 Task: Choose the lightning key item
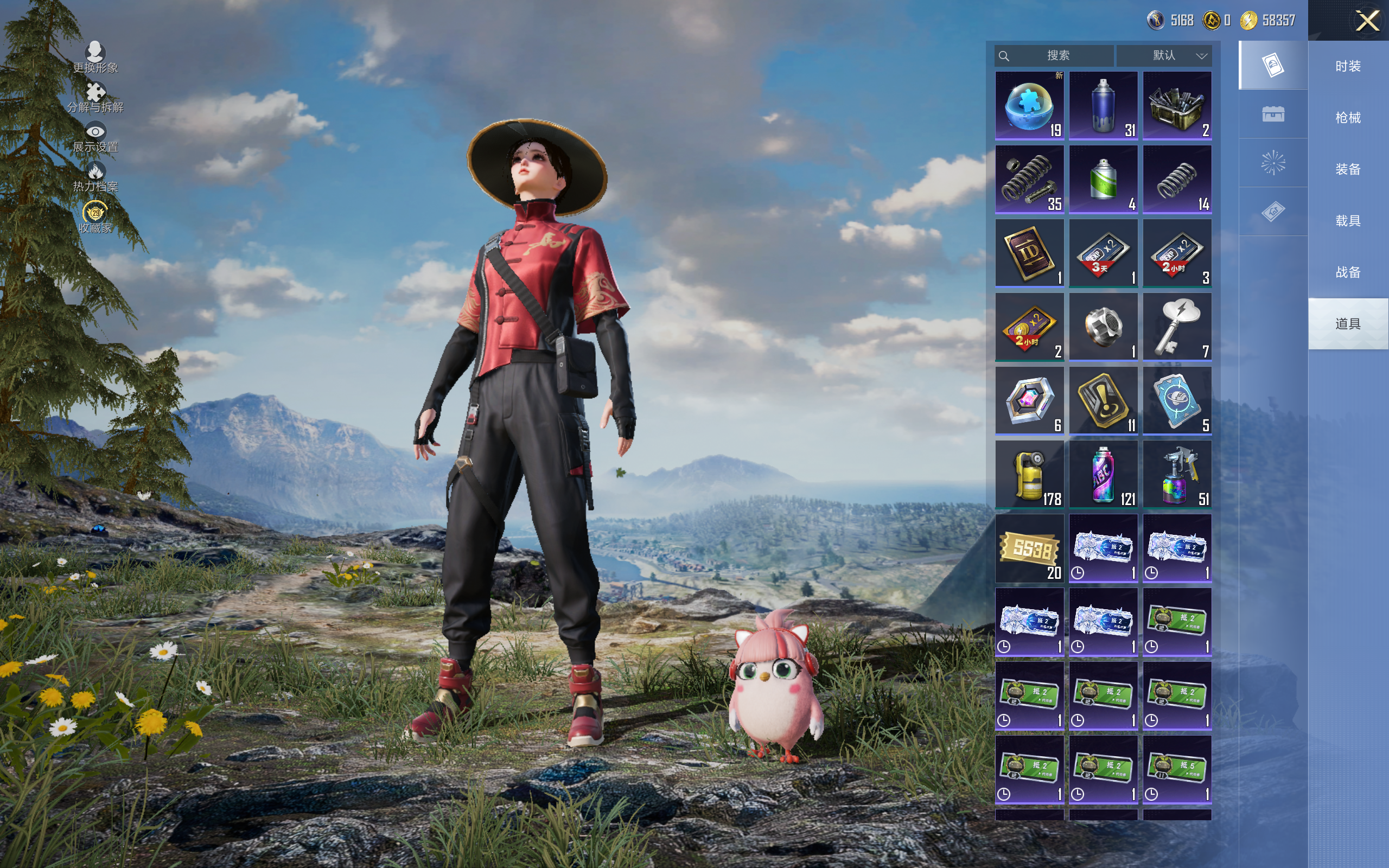point(1177,327)
